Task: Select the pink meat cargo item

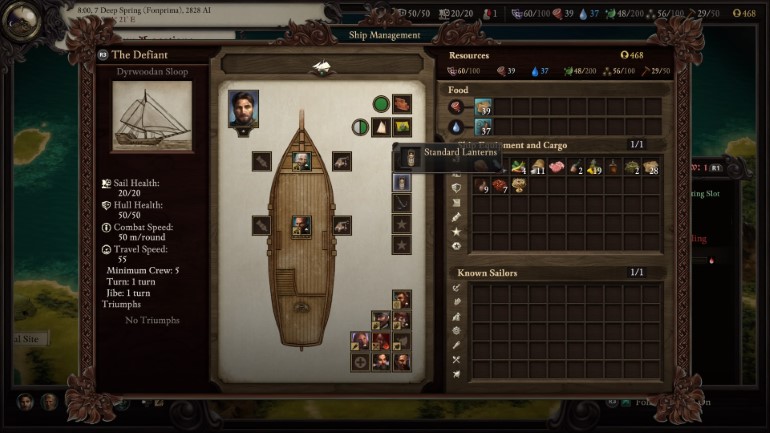Action: coord(557,167)
